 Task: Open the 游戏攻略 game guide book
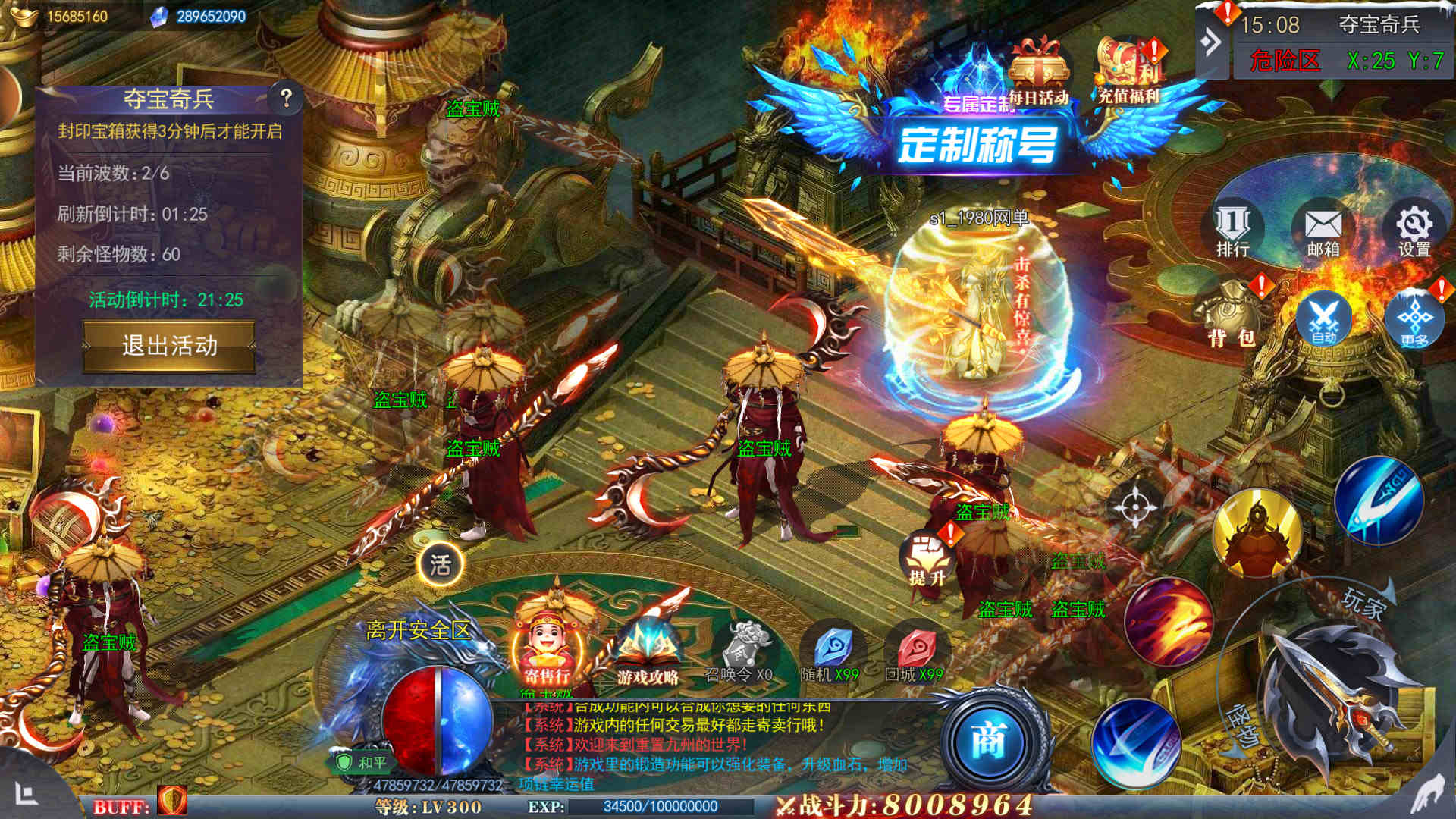tap(648, 652)
